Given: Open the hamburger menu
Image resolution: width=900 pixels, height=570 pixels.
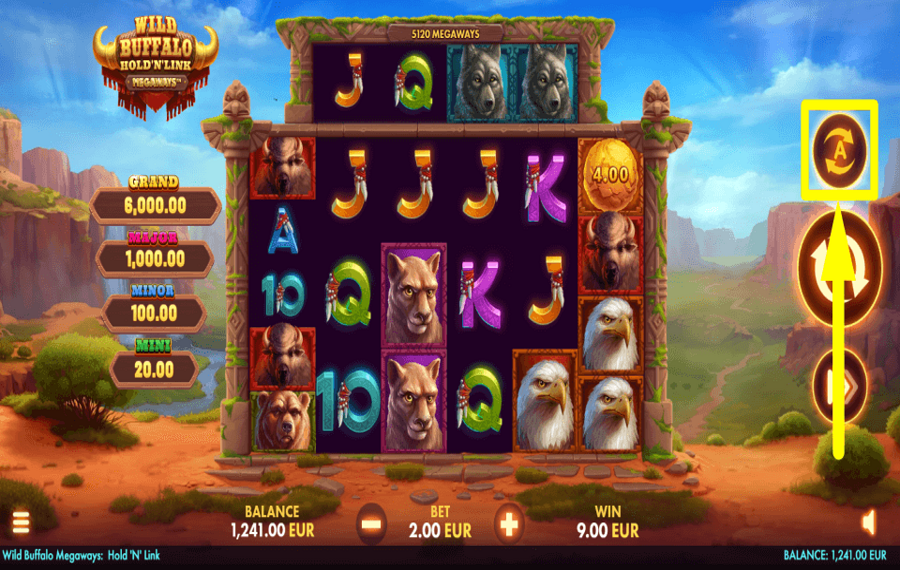Looking at the screenshot, I should pos(20,521).
